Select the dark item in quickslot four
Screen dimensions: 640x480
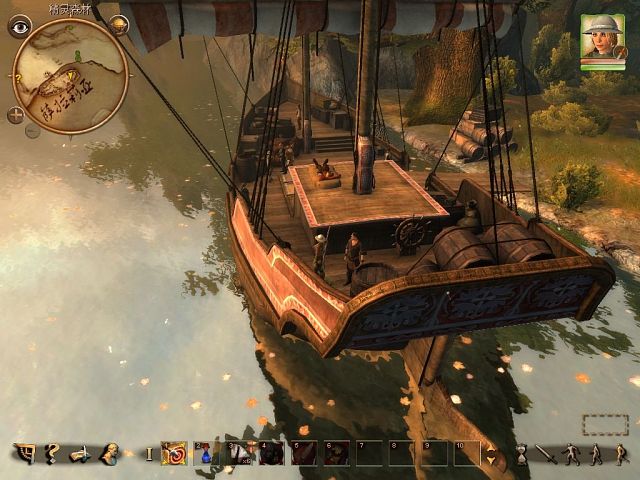tap(271, 454)
